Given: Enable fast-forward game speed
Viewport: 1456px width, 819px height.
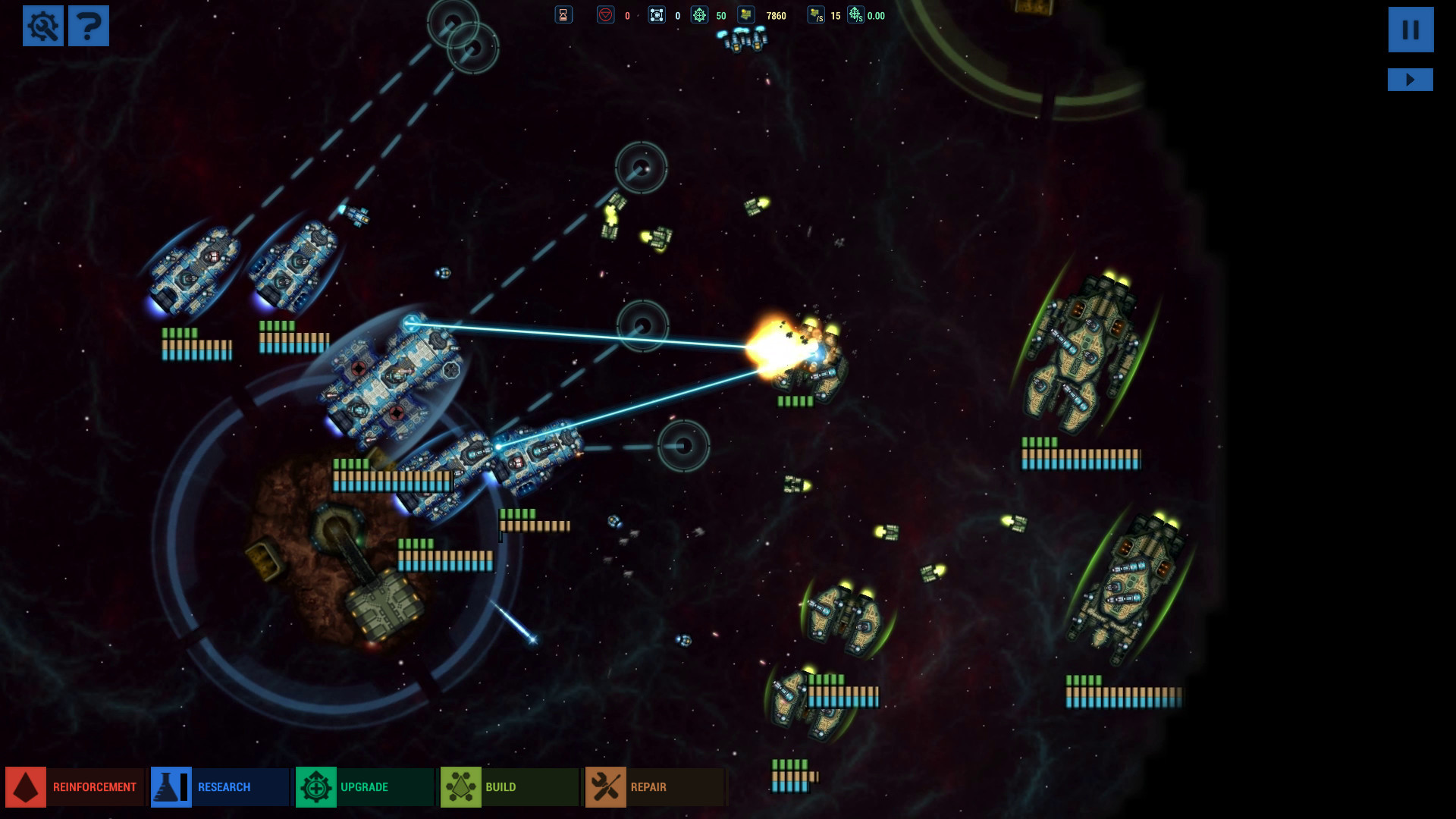Looking at the screenshot, I should pos(1410,79).
